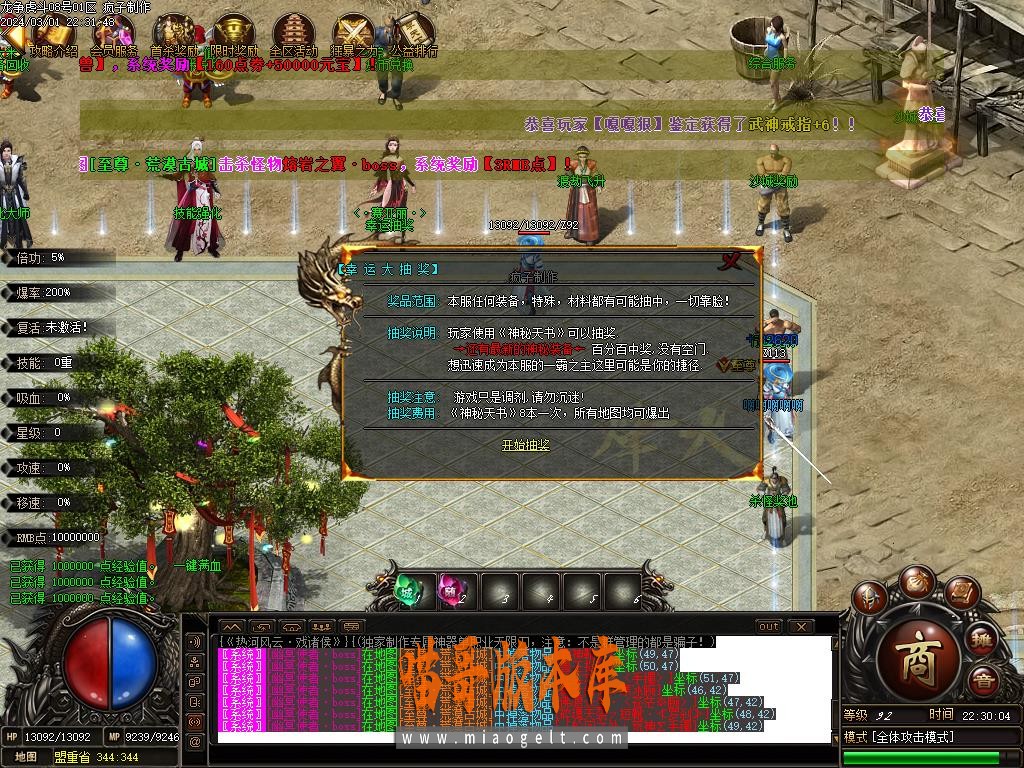This screenshot has height=768, width=1024.
Task: Open the helmet equipment round button
Action: tap(870, 600)
